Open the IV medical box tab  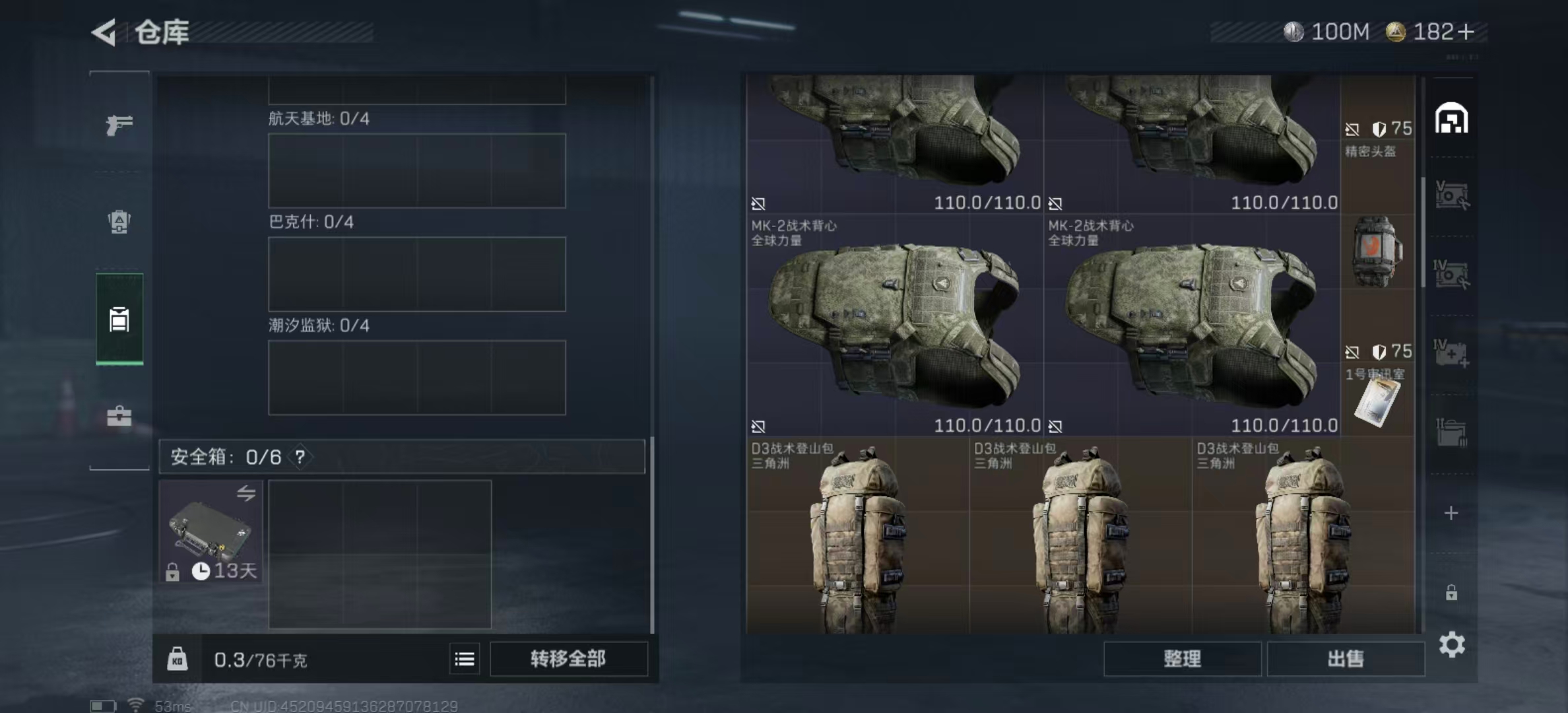tap(1451, 353)
